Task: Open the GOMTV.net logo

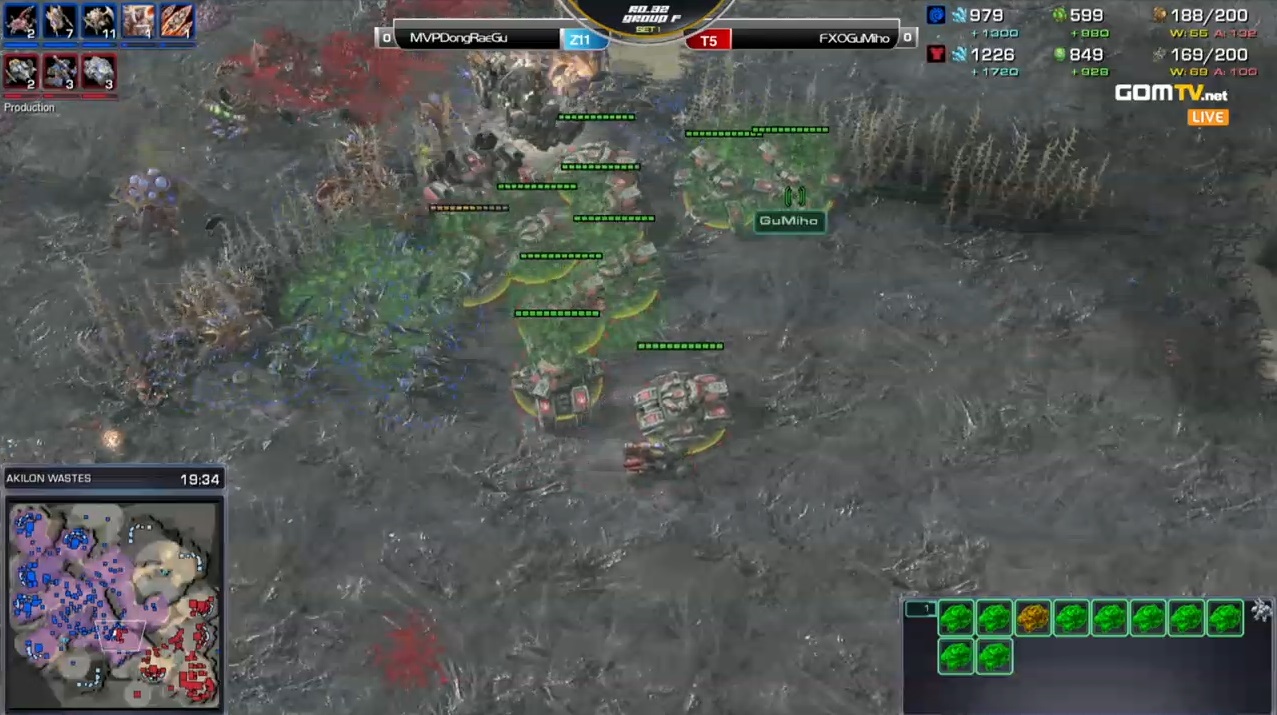Action: 1171,94
